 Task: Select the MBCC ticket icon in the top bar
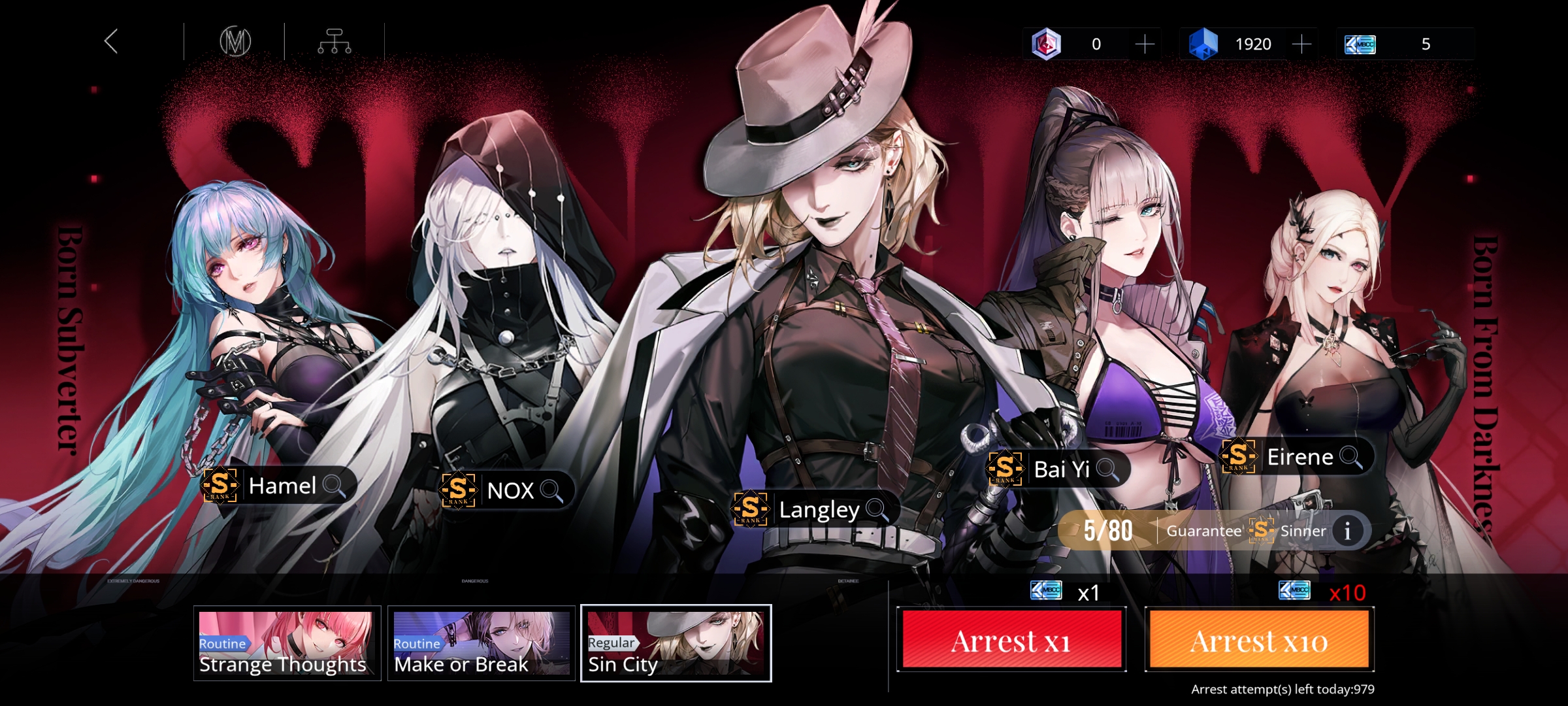(1361, 44)
